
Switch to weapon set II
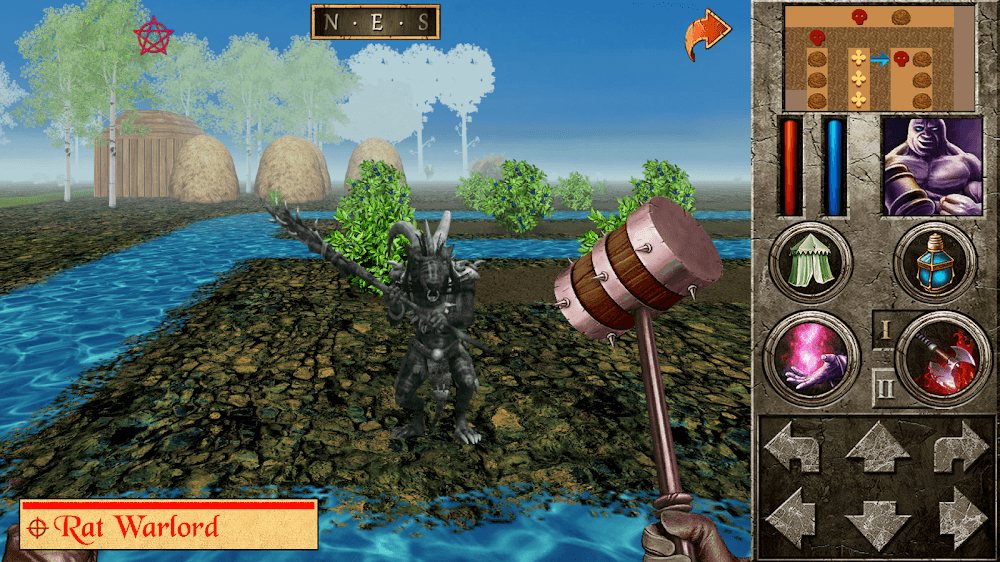point(885,386)
